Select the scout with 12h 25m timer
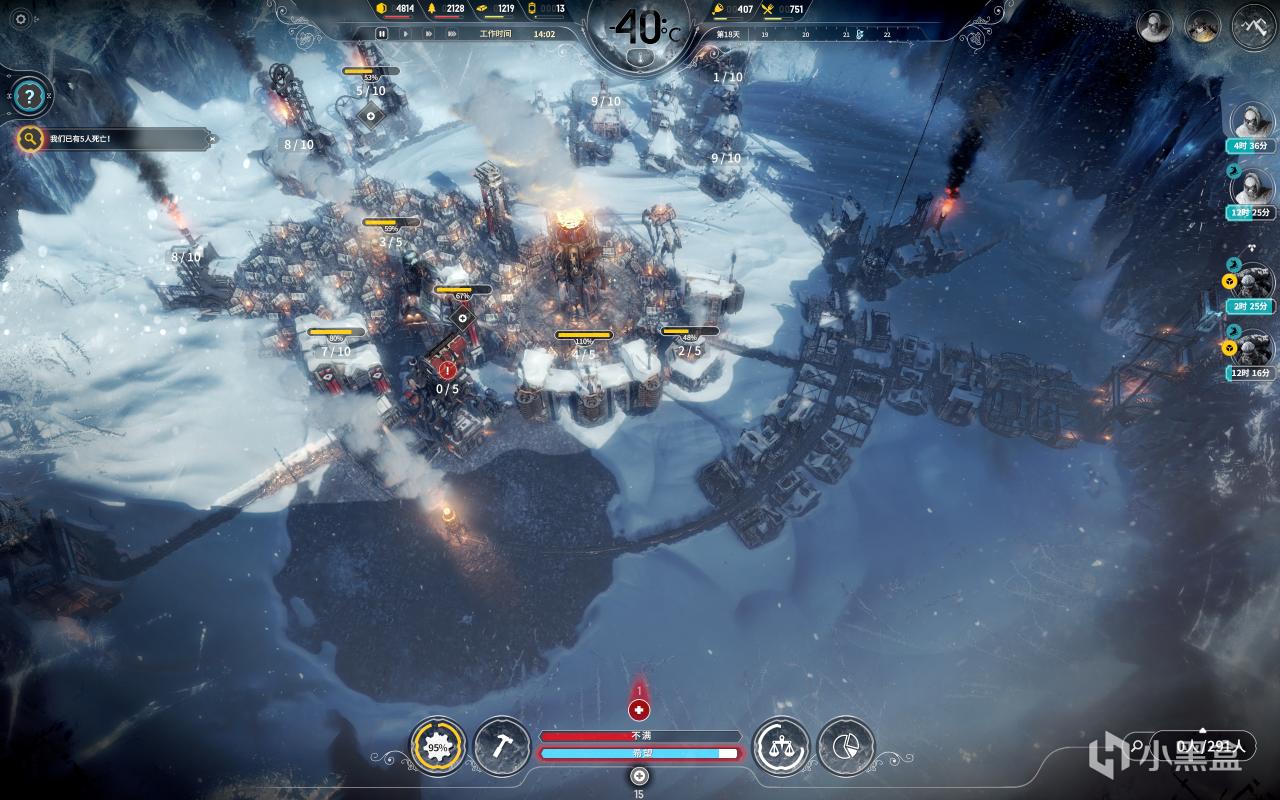The height and width of the screenshot is (800, 1280). [1251, 188]
